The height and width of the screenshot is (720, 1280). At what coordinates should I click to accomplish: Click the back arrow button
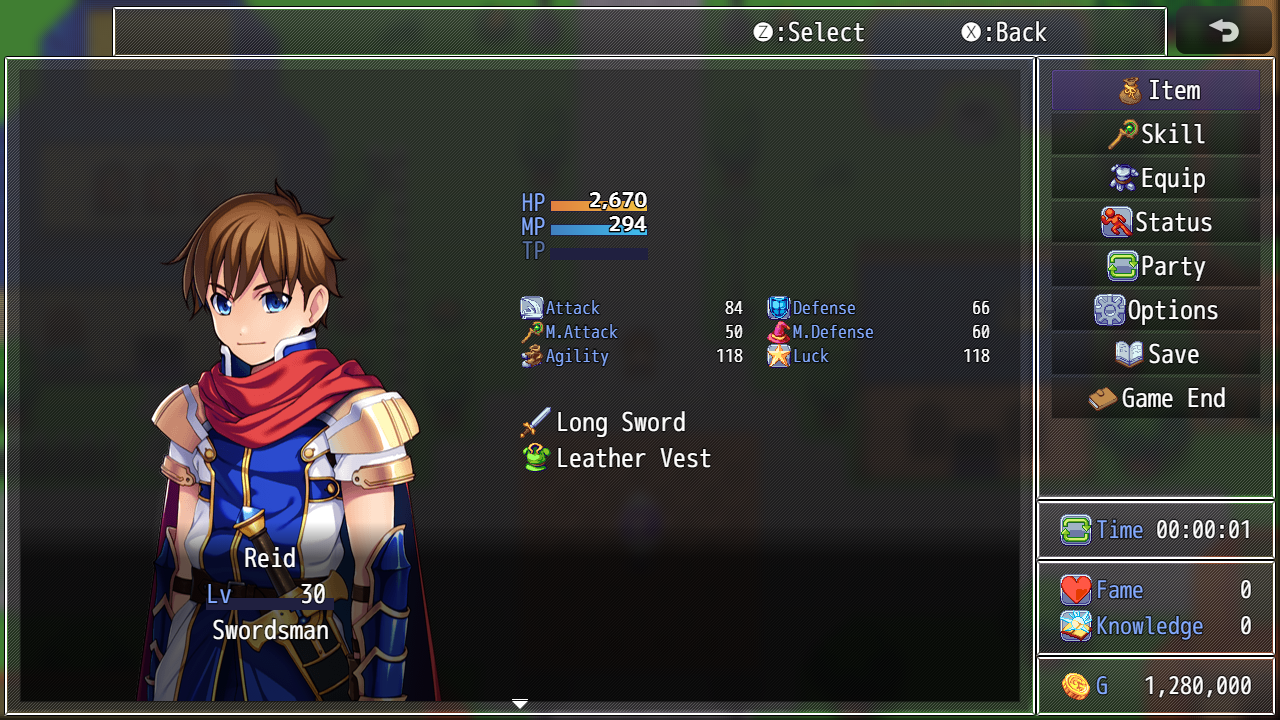coord(1223,31)
